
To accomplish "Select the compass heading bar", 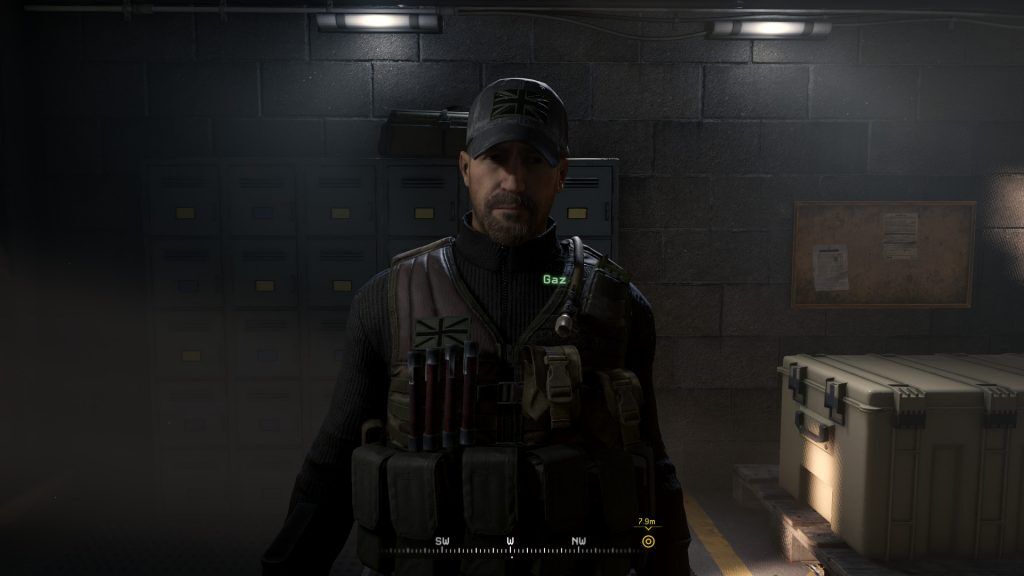I will pos(510,547).
